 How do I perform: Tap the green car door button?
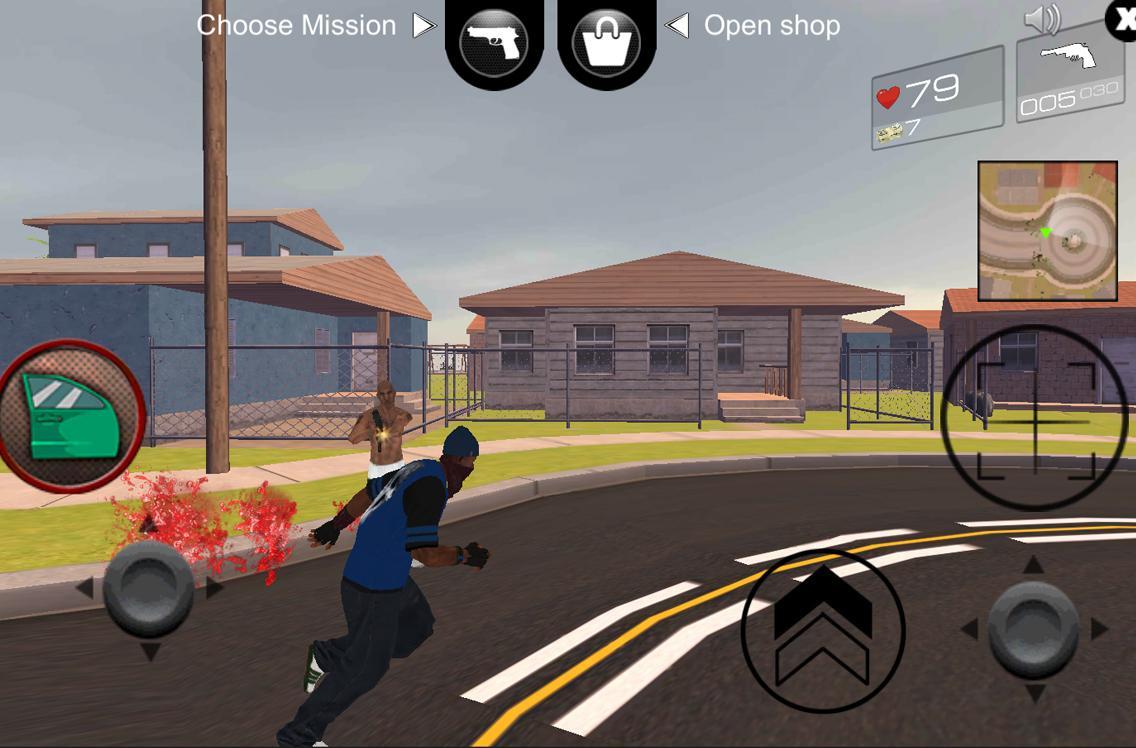click(x=70, y=414)
